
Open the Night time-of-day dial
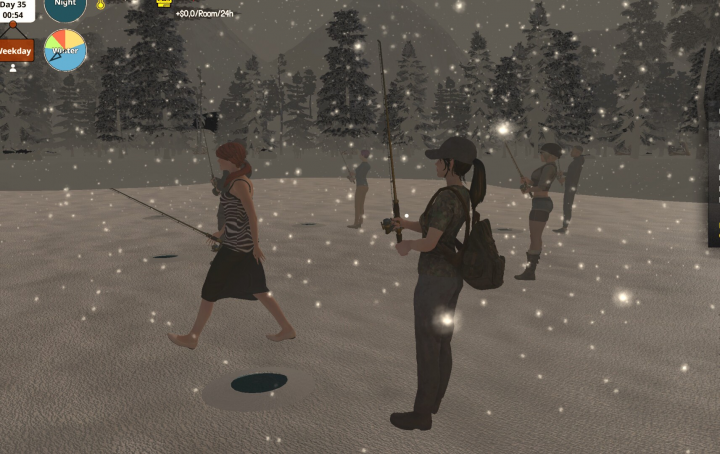(65, 7)
